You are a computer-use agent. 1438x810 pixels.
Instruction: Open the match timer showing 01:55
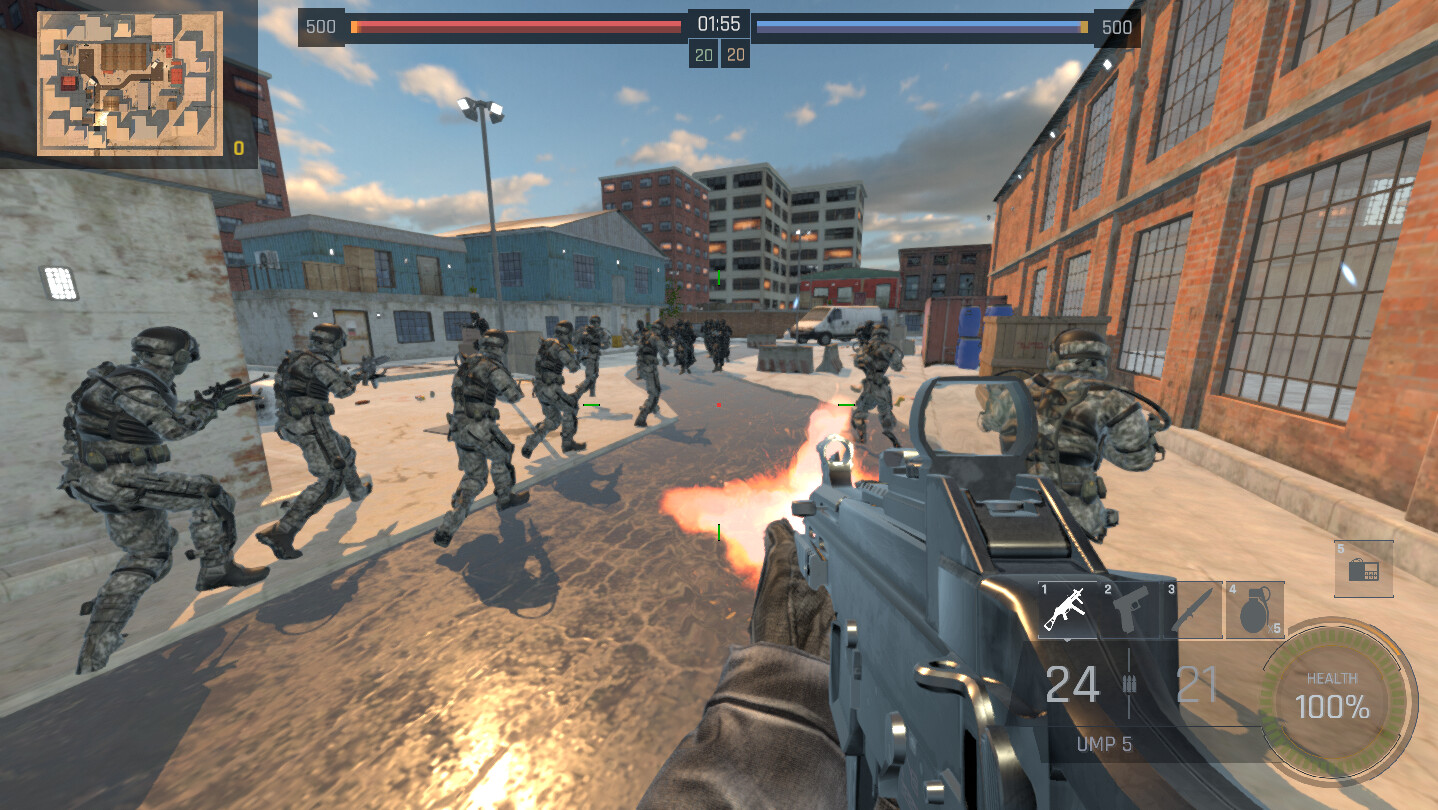718,26
